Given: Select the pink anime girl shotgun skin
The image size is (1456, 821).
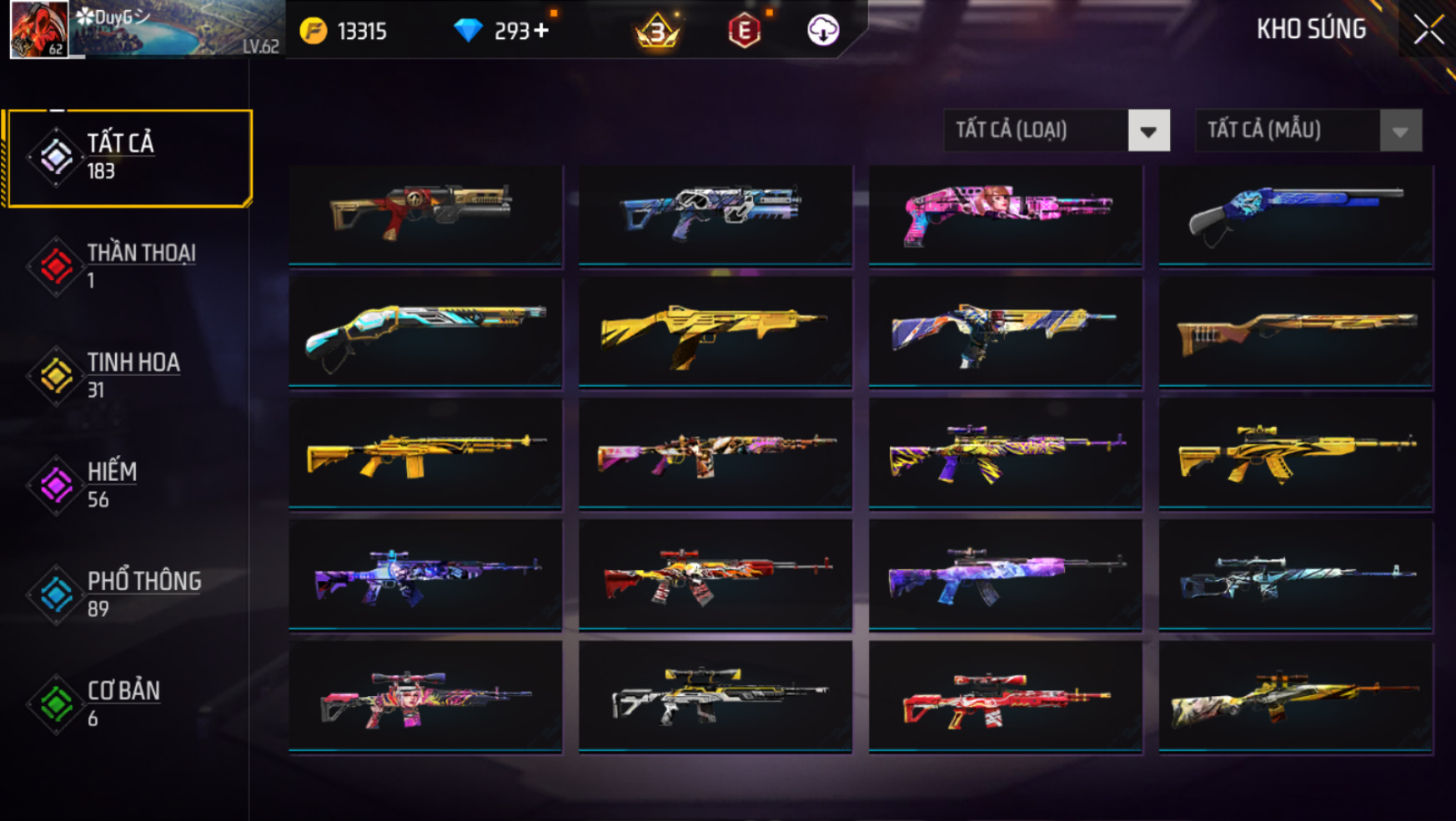Looking at the screenshot, I should (x=1005, y=214).
